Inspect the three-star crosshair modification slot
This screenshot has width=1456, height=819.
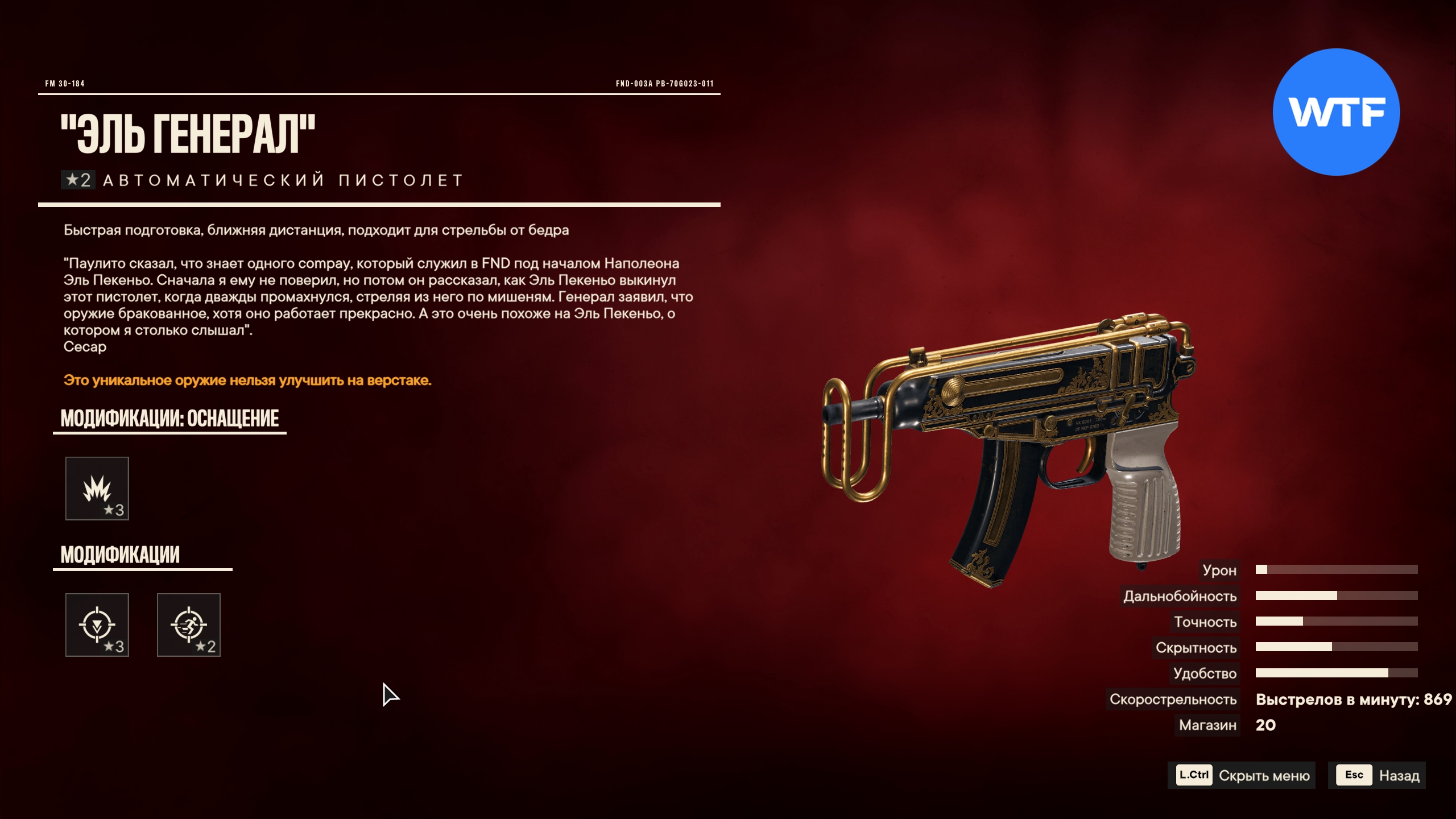pos(97,625)
